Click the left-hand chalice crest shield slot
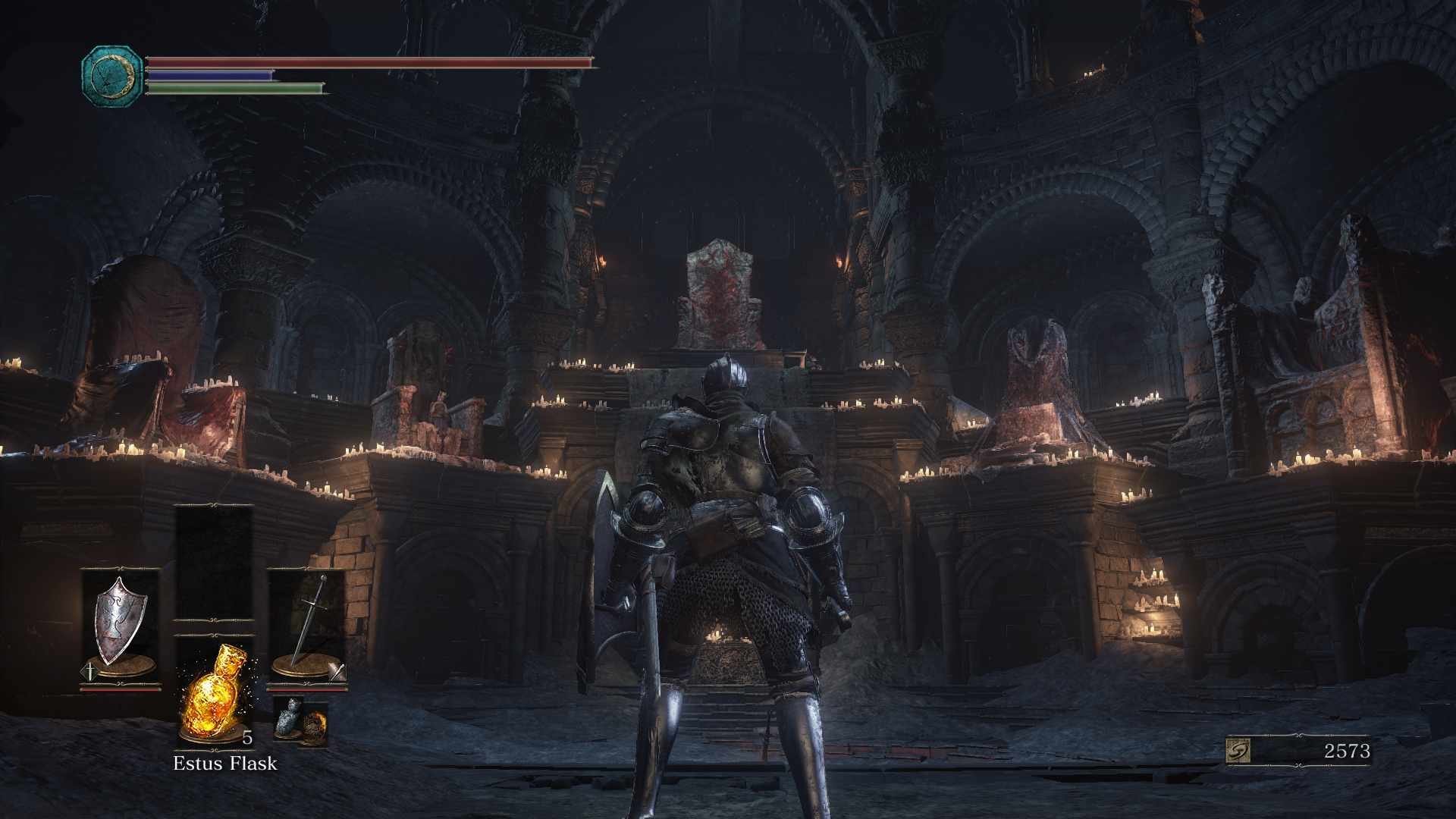 (120, 622)
